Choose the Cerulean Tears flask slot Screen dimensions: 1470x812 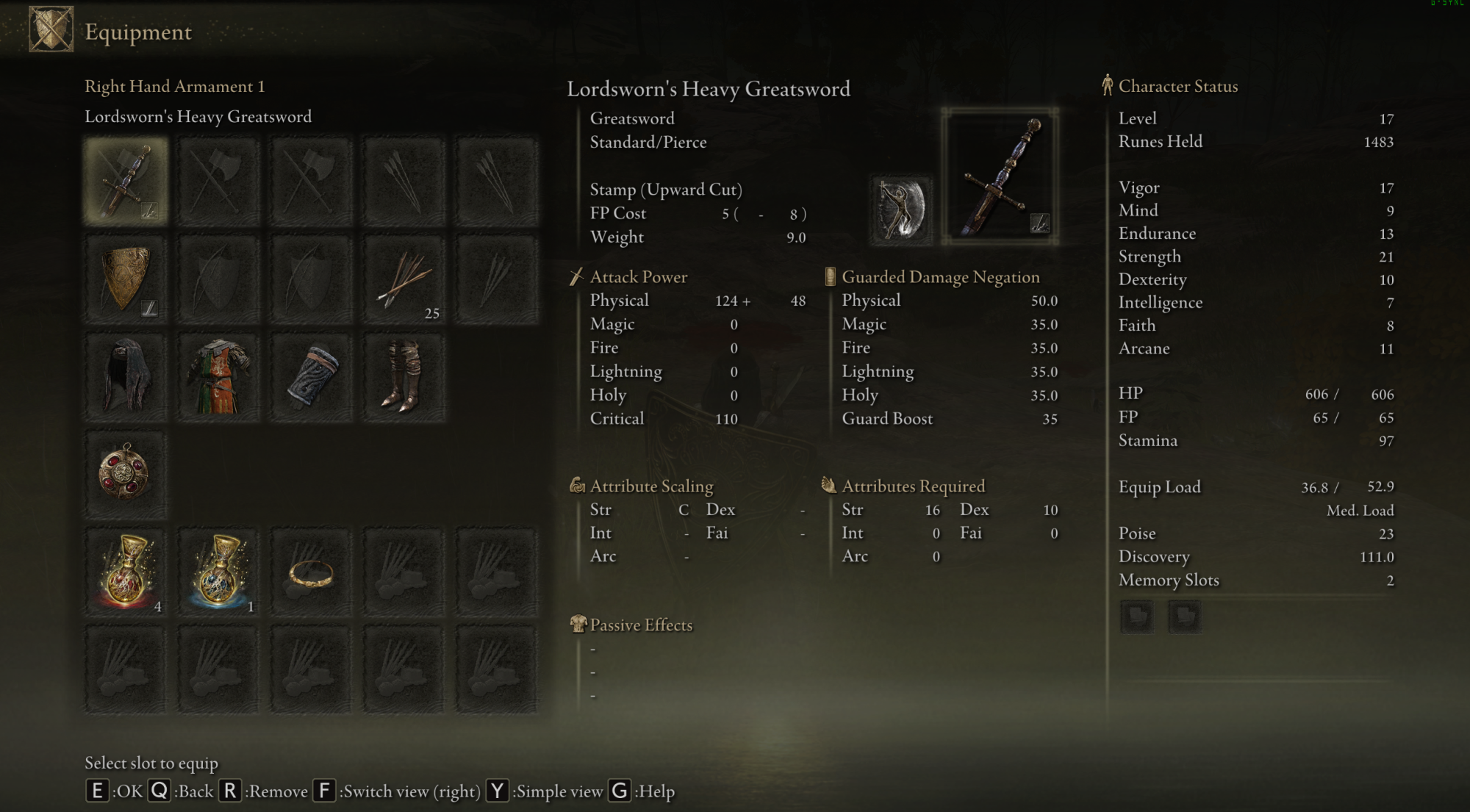tap(218, 572)
